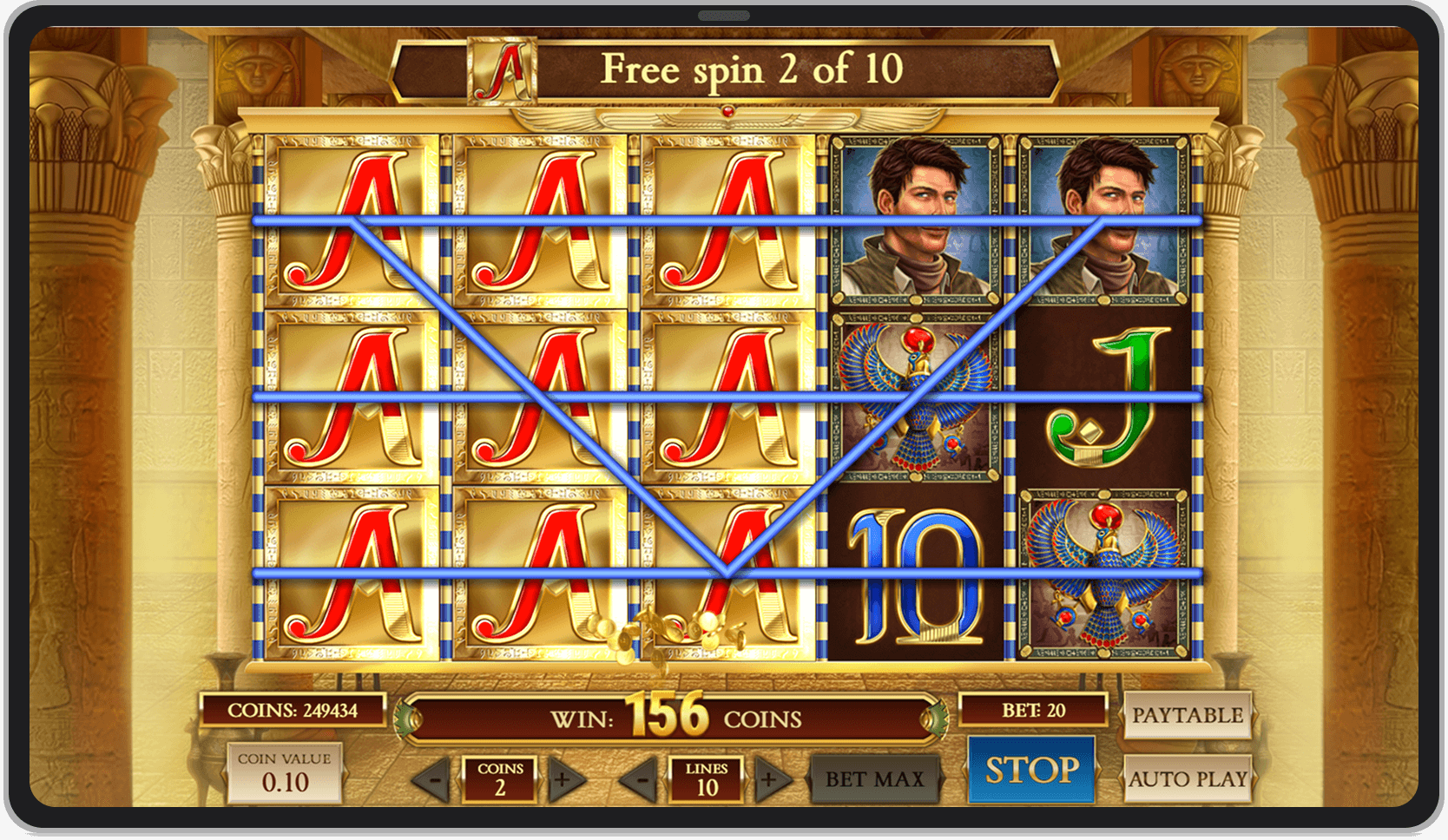
Task: Click the Horus bird symbol on reel five
Action: [x=1102, y=573]
